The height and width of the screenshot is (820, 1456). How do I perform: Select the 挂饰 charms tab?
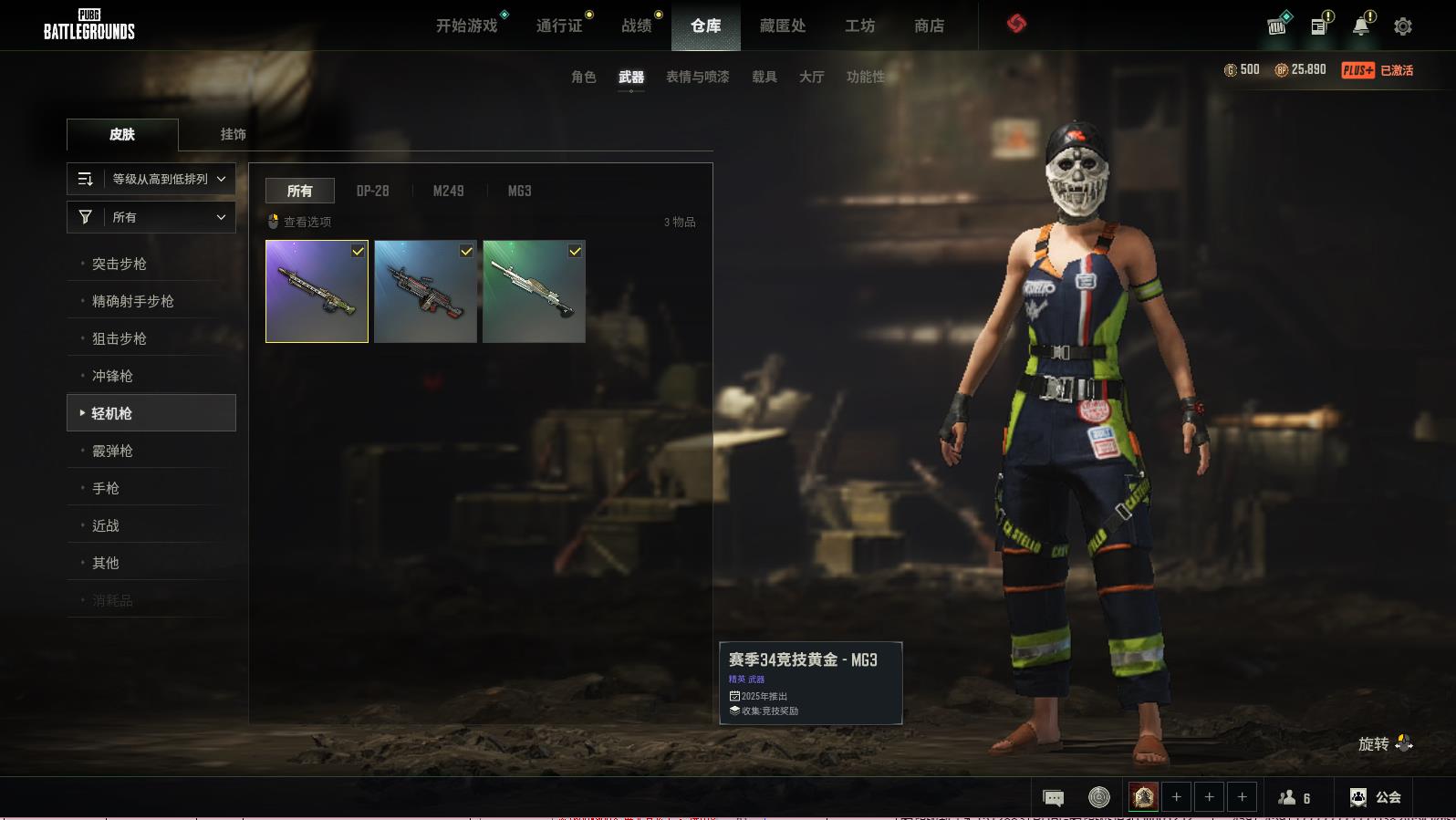(233, 134)
